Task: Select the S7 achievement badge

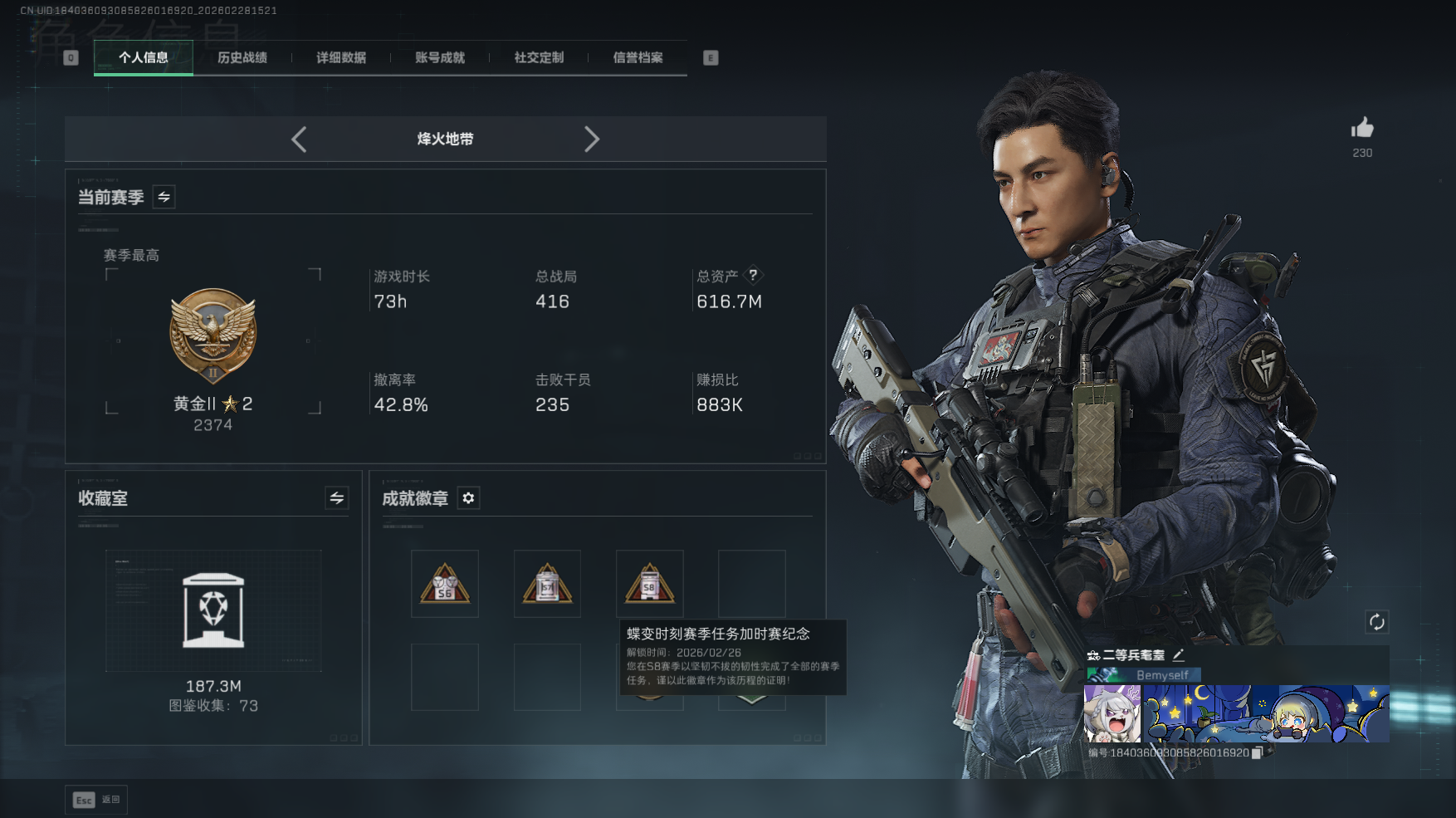Action: pyautogui.click(x=547, y=584)
